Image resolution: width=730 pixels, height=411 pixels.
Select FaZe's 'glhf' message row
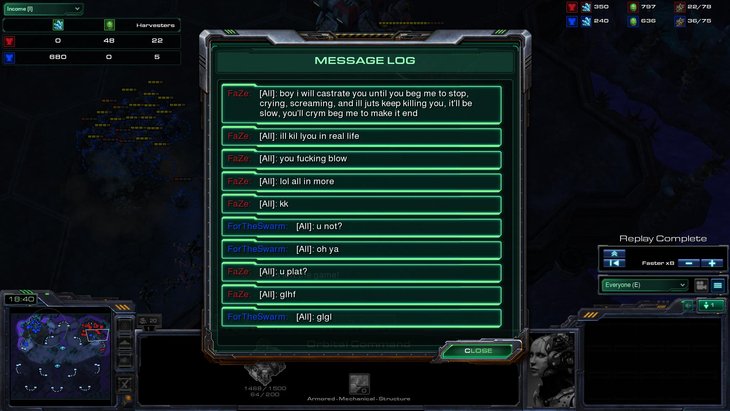coord(361,294)
